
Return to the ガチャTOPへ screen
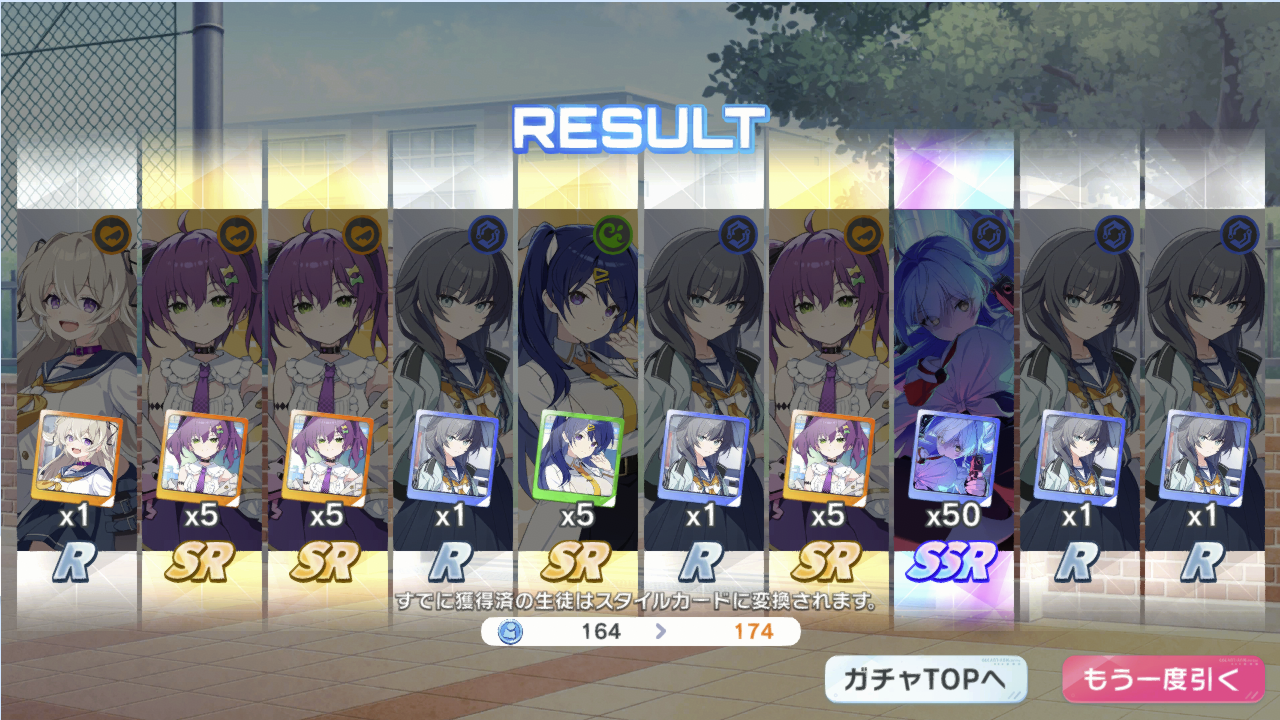[x=926, y=681]
